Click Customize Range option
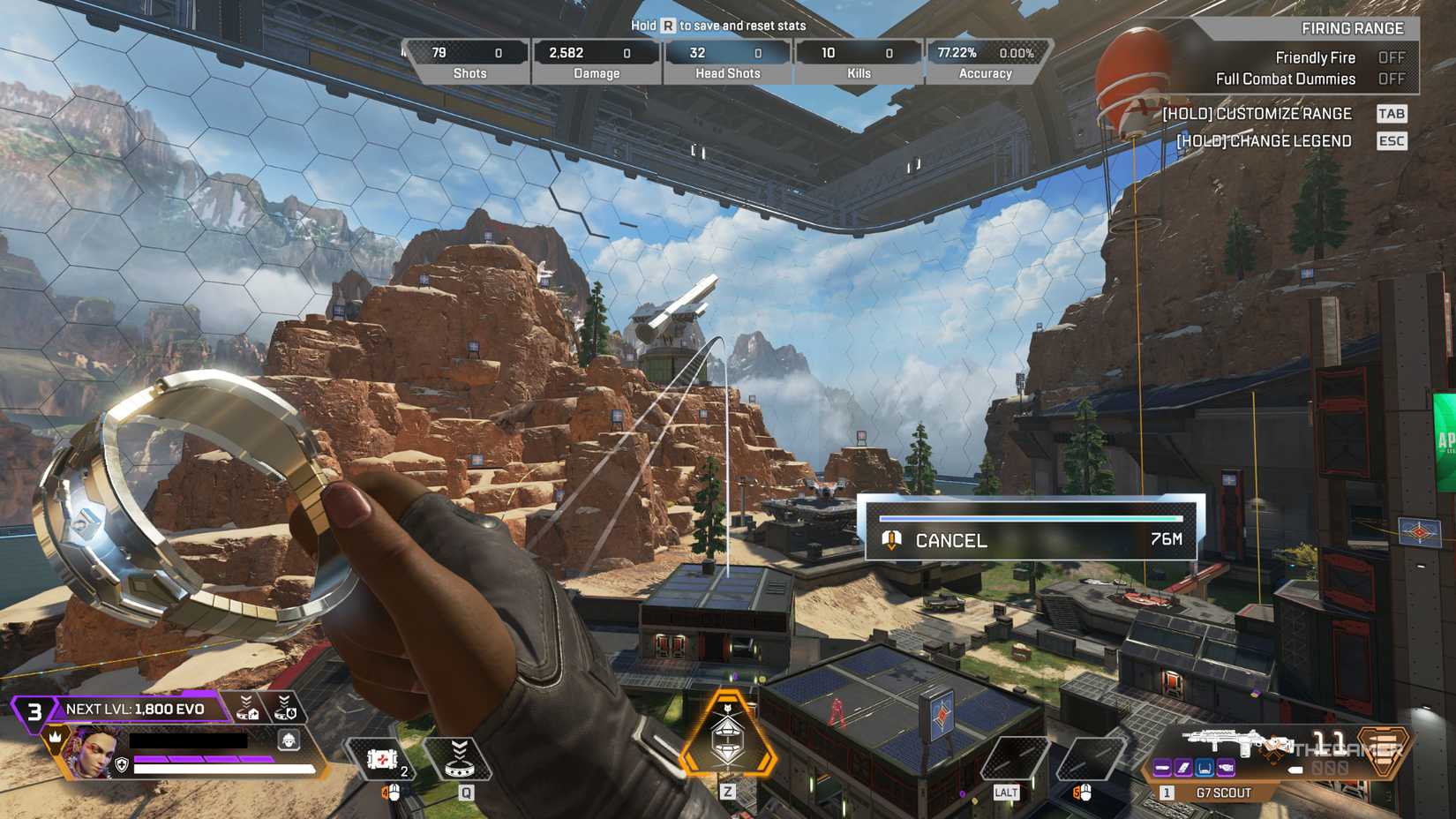This screenshot has width=1456, height=819. (1257, 113)
